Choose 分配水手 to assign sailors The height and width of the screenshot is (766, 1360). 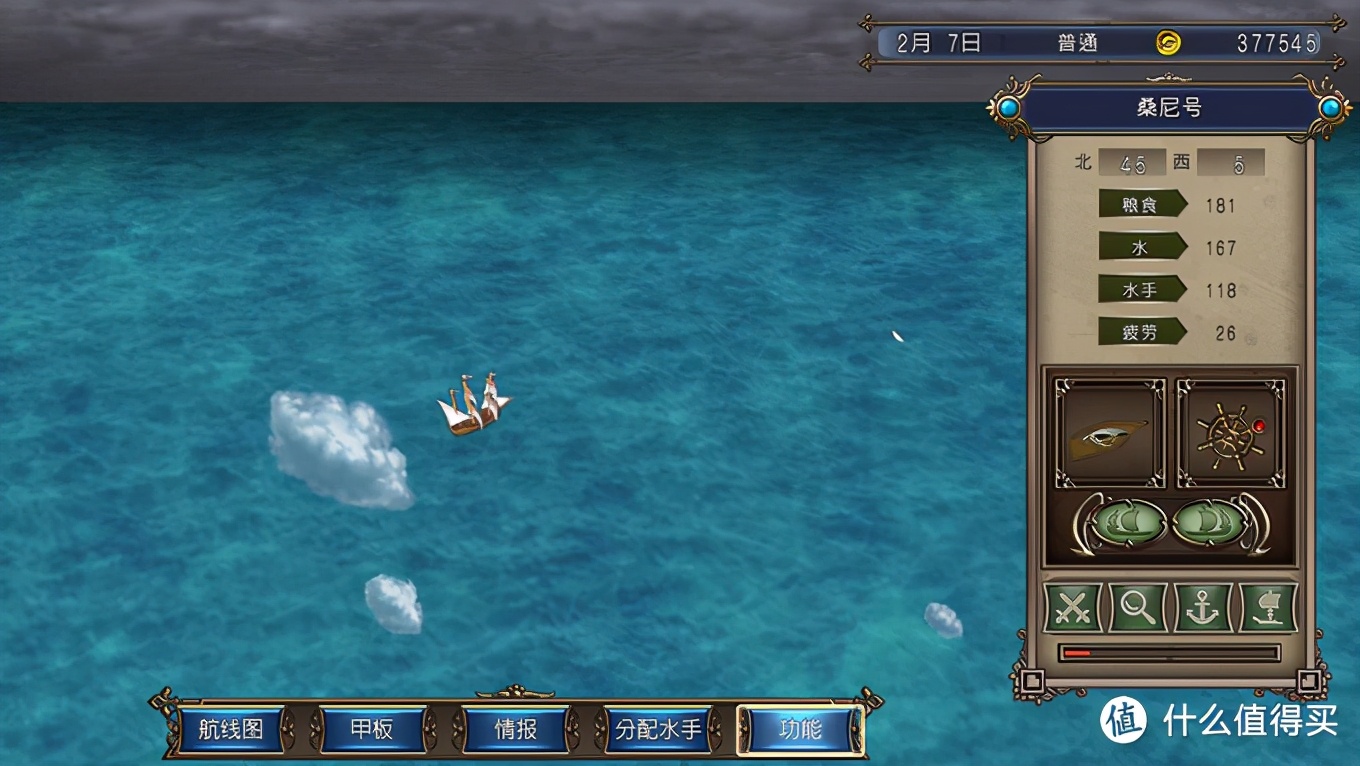coord(658,729)
